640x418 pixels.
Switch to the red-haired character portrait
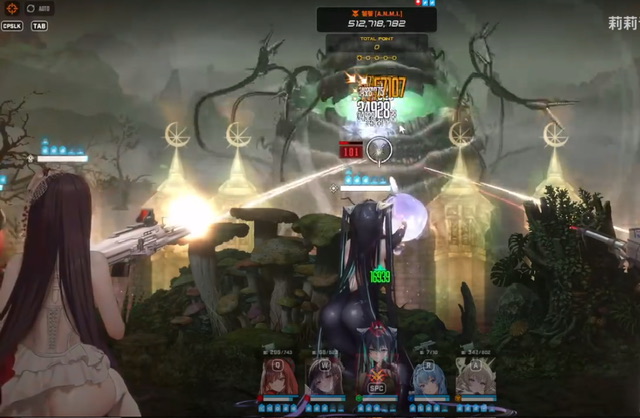tap(275, 376)
